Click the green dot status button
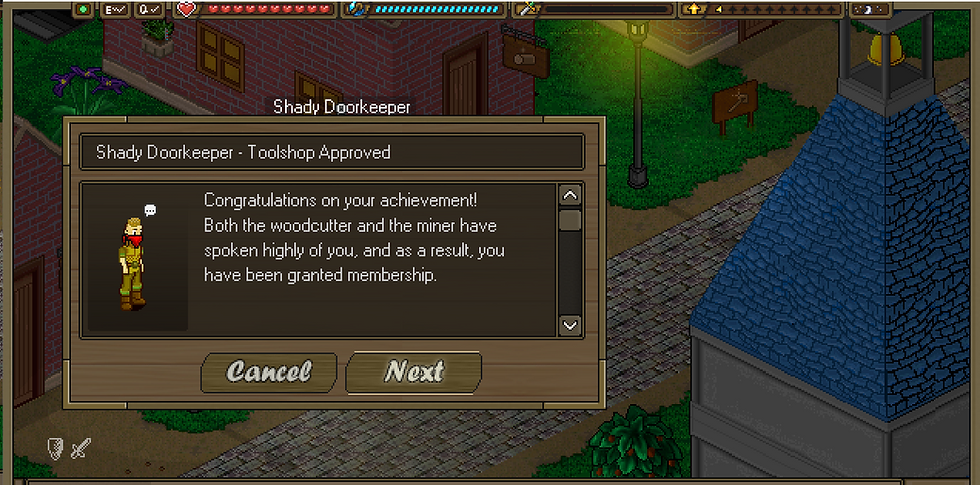The width and height of the screenshot is (980, 485). coord(84,9)
